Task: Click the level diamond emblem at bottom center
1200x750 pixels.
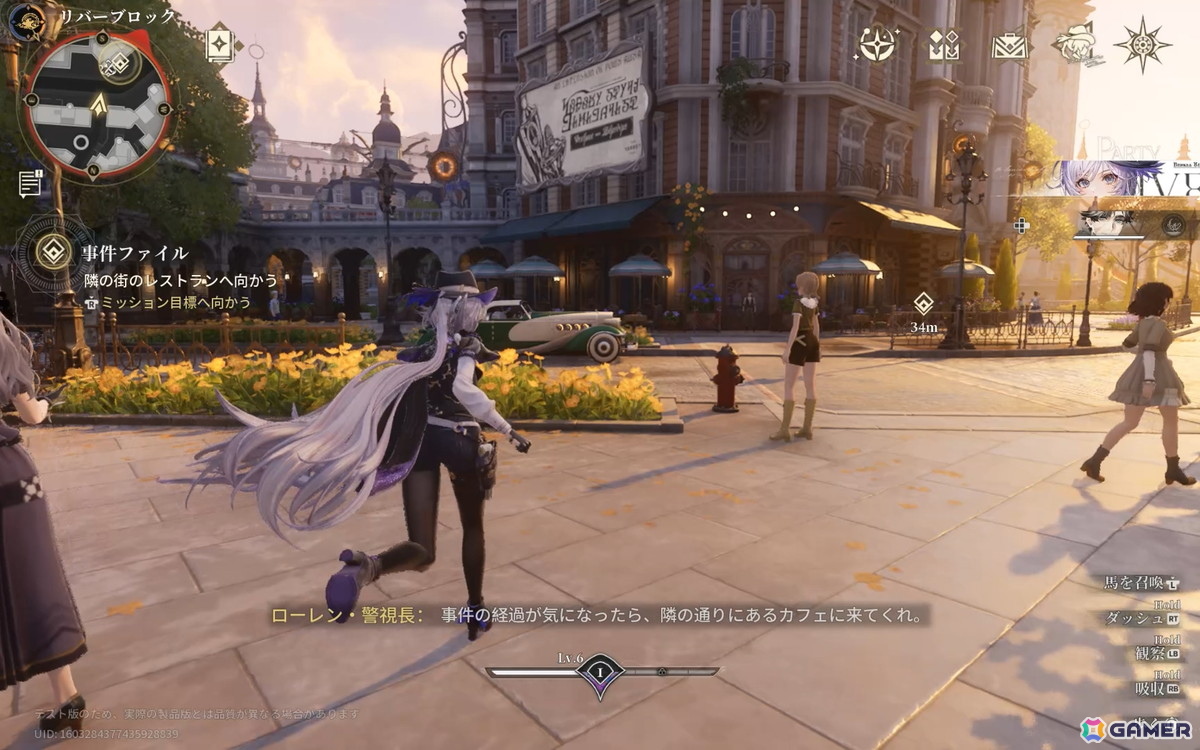Action: pos(601,673)
